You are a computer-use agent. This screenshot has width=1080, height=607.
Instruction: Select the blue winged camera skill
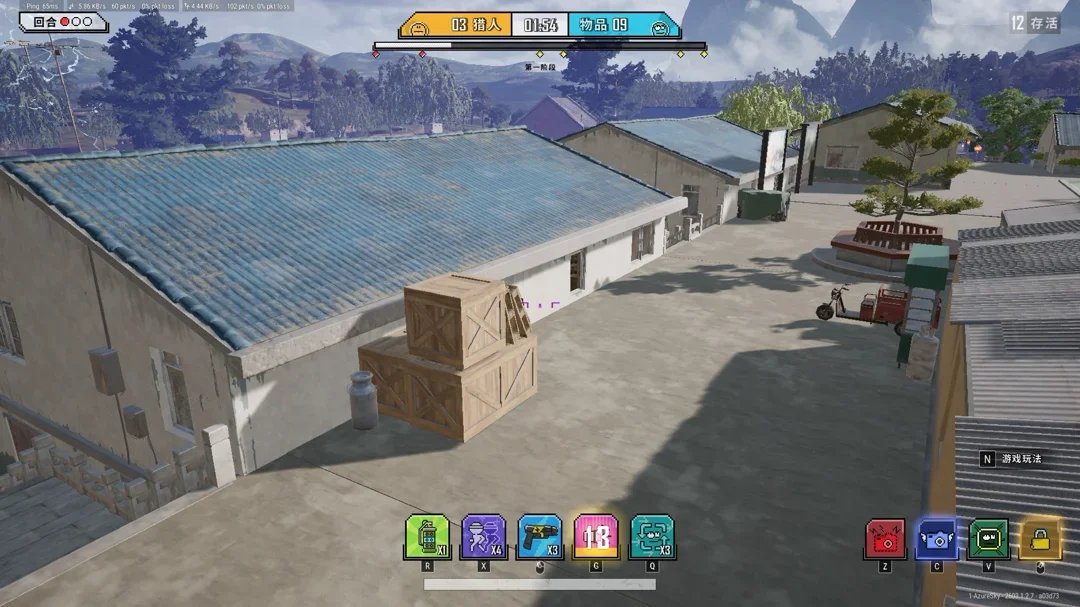937,540
